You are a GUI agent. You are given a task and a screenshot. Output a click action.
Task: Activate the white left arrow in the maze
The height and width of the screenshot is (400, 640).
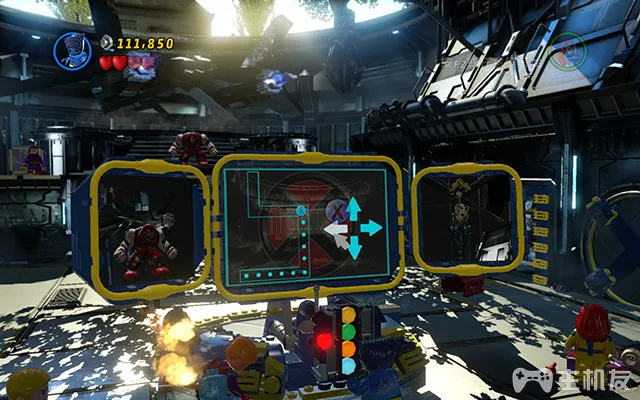coord(334,229)
